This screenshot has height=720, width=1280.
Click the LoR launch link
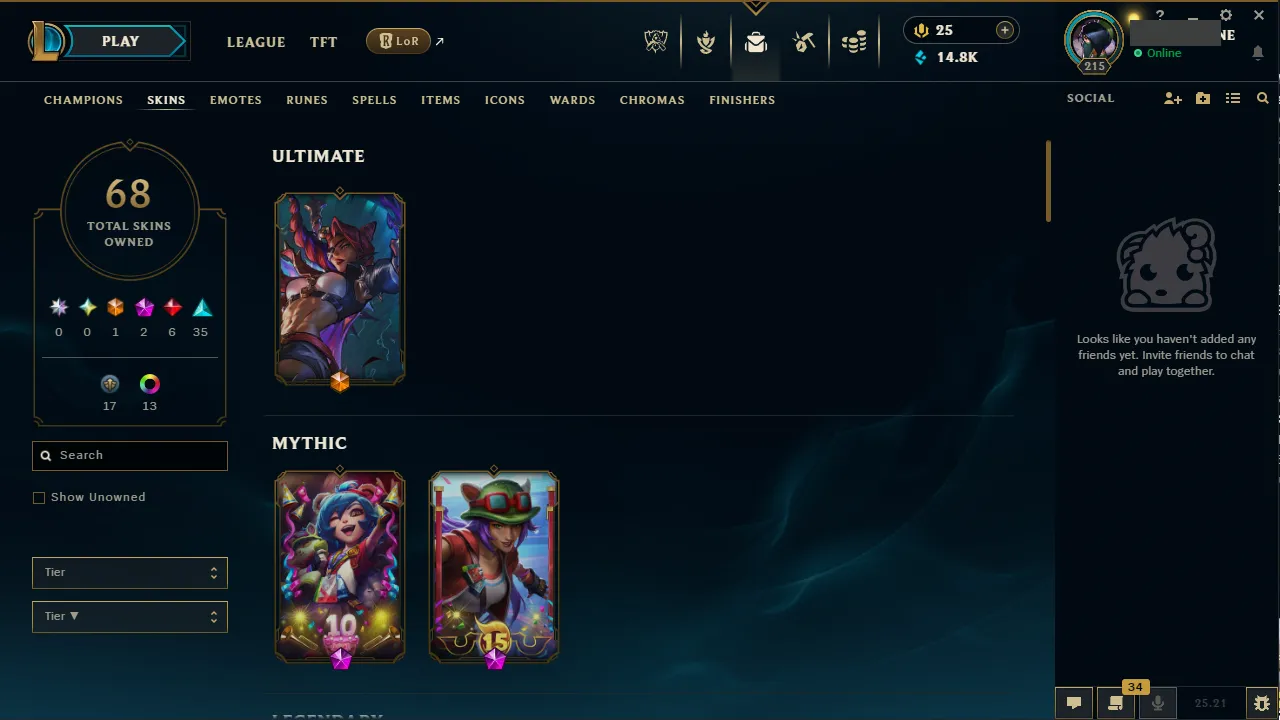pyautogui.click(x=398, y=41)
